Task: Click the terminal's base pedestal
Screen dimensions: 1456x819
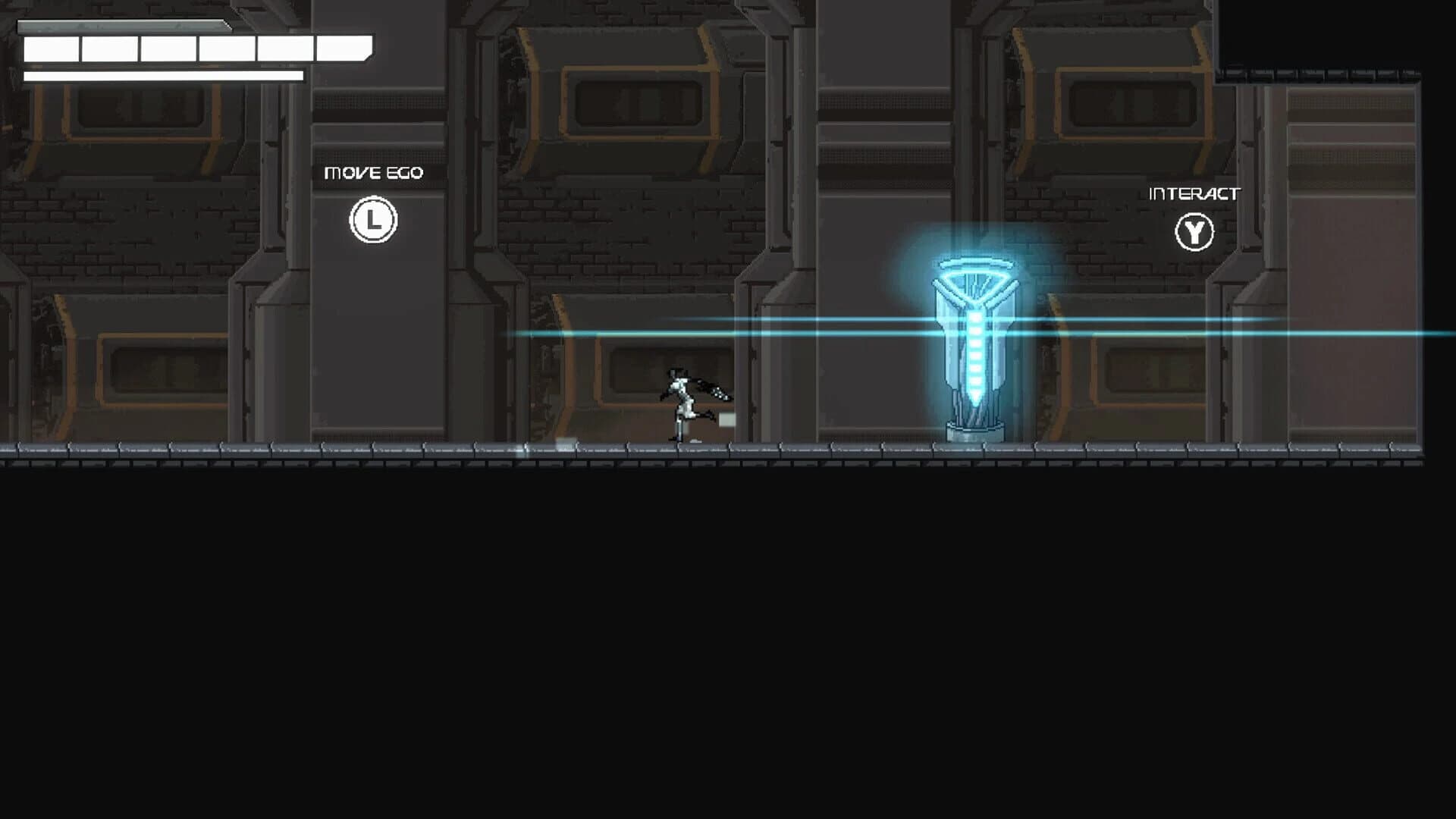Action: coord(974,431)
